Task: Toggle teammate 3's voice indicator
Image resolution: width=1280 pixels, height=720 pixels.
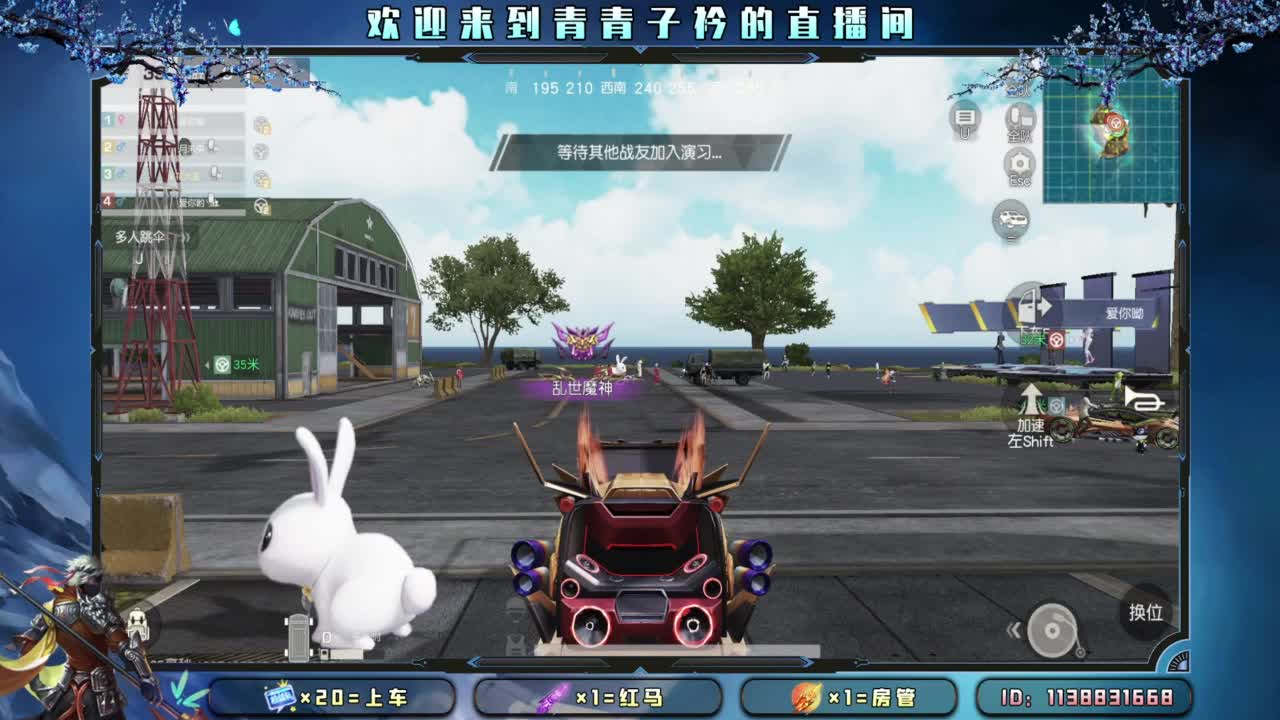Action: pyautogui.click(x=215, y=172)
